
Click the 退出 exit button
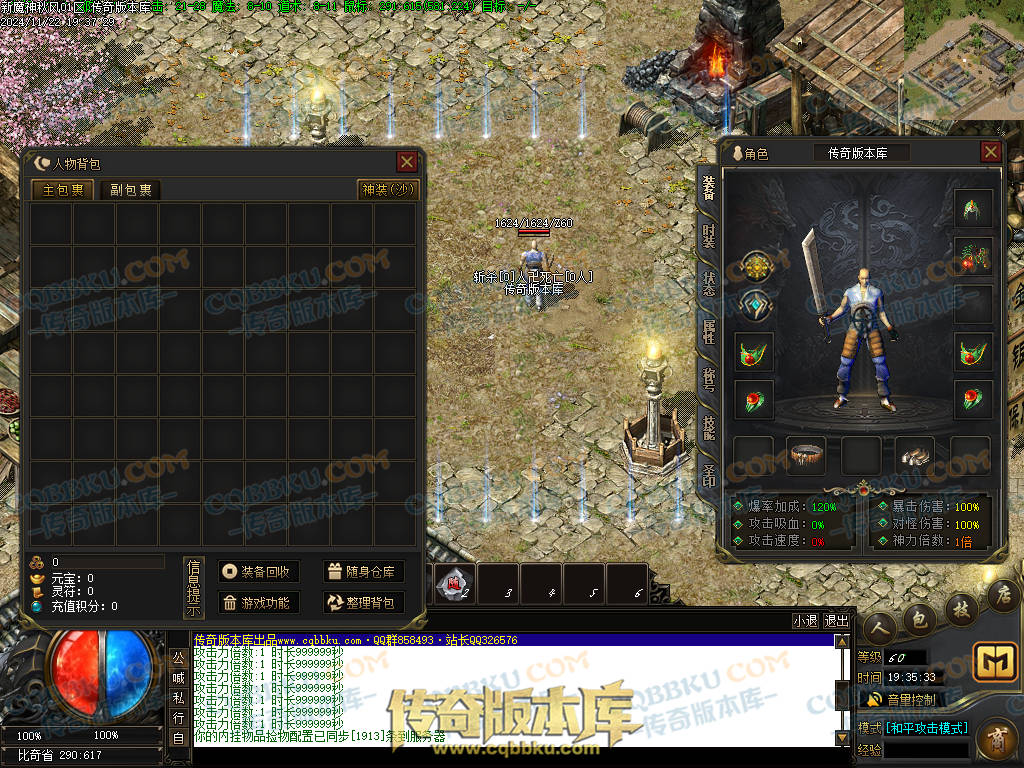837,620
